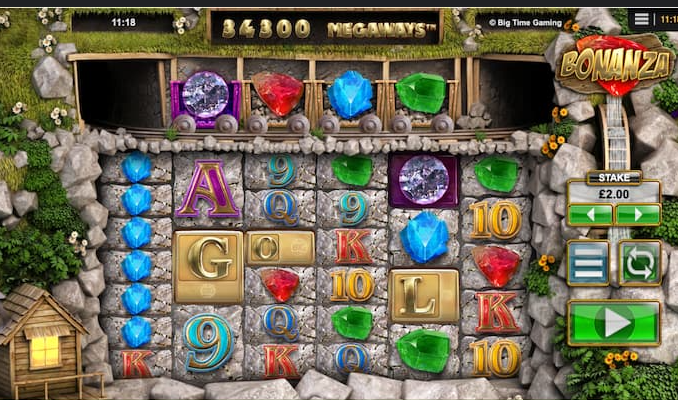Open the hamburger menu in the top bar
The image size is (678, 400).
point(642,19)
